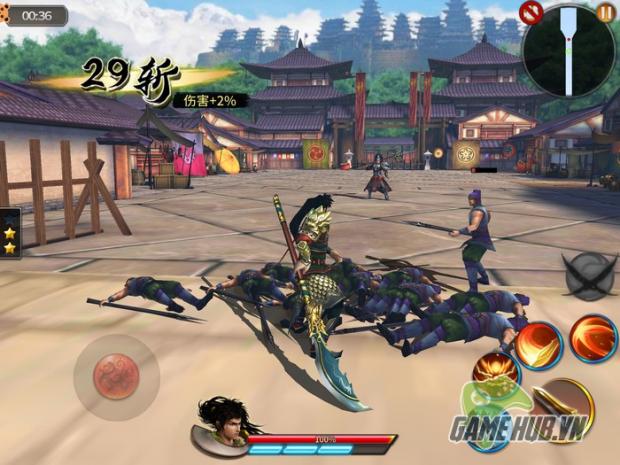Tap the red virtual joystick knob
The height and width of the screenshot is (465, 620).
(x=116, y=375)
